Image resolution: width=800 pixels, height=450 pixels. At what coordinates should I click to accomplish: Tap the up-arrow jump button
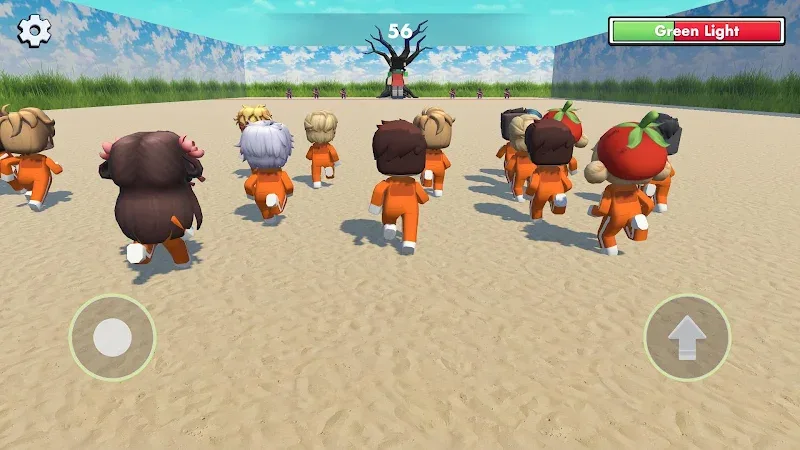pyautogui.click(x=687, y=338)
